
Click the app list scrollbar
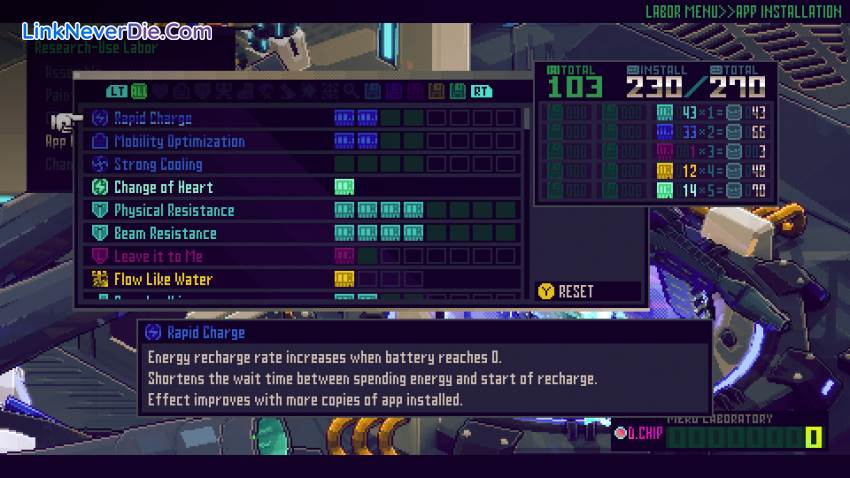[527, 119]
